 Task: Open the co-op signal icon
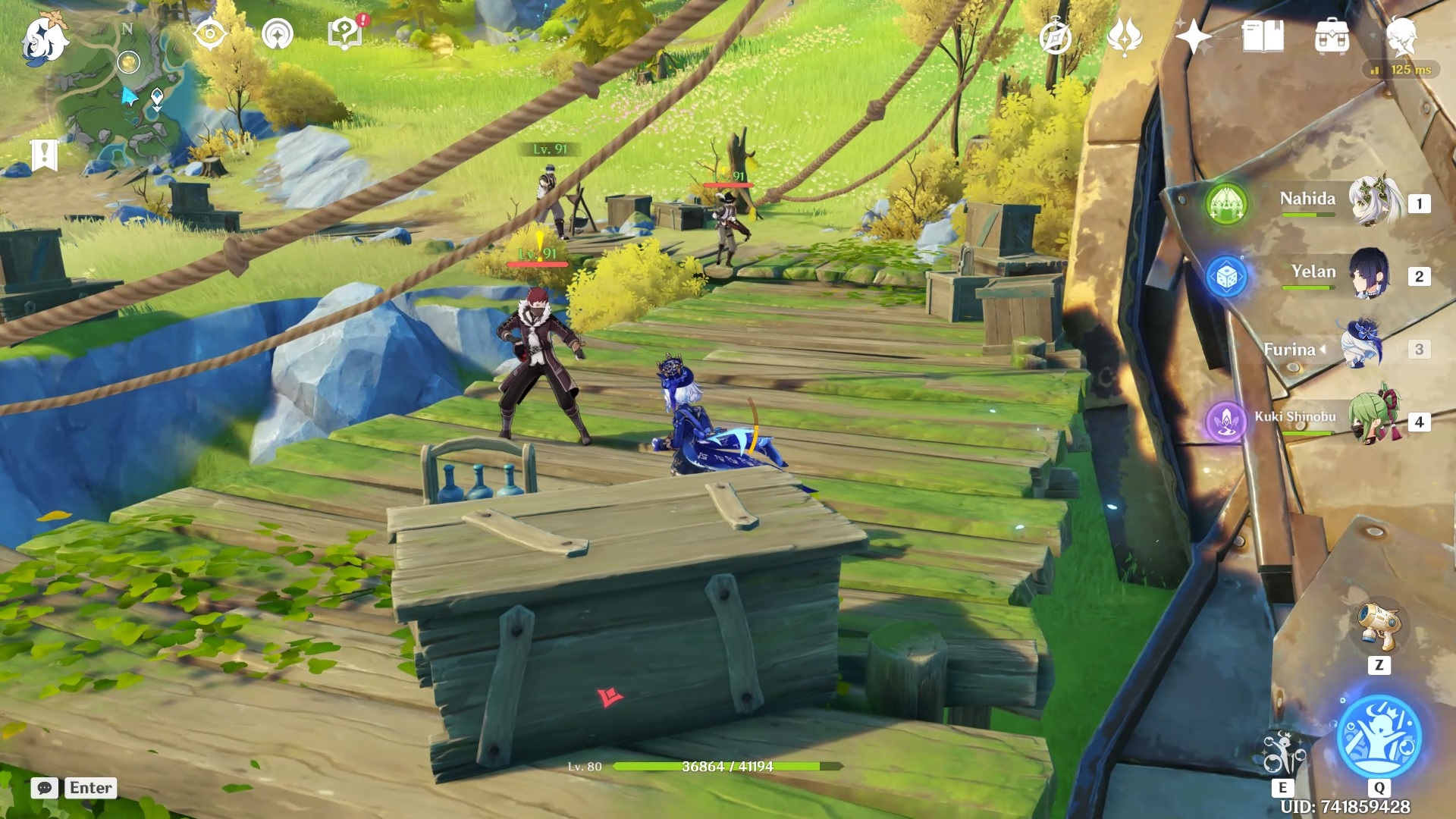point(278,34)
